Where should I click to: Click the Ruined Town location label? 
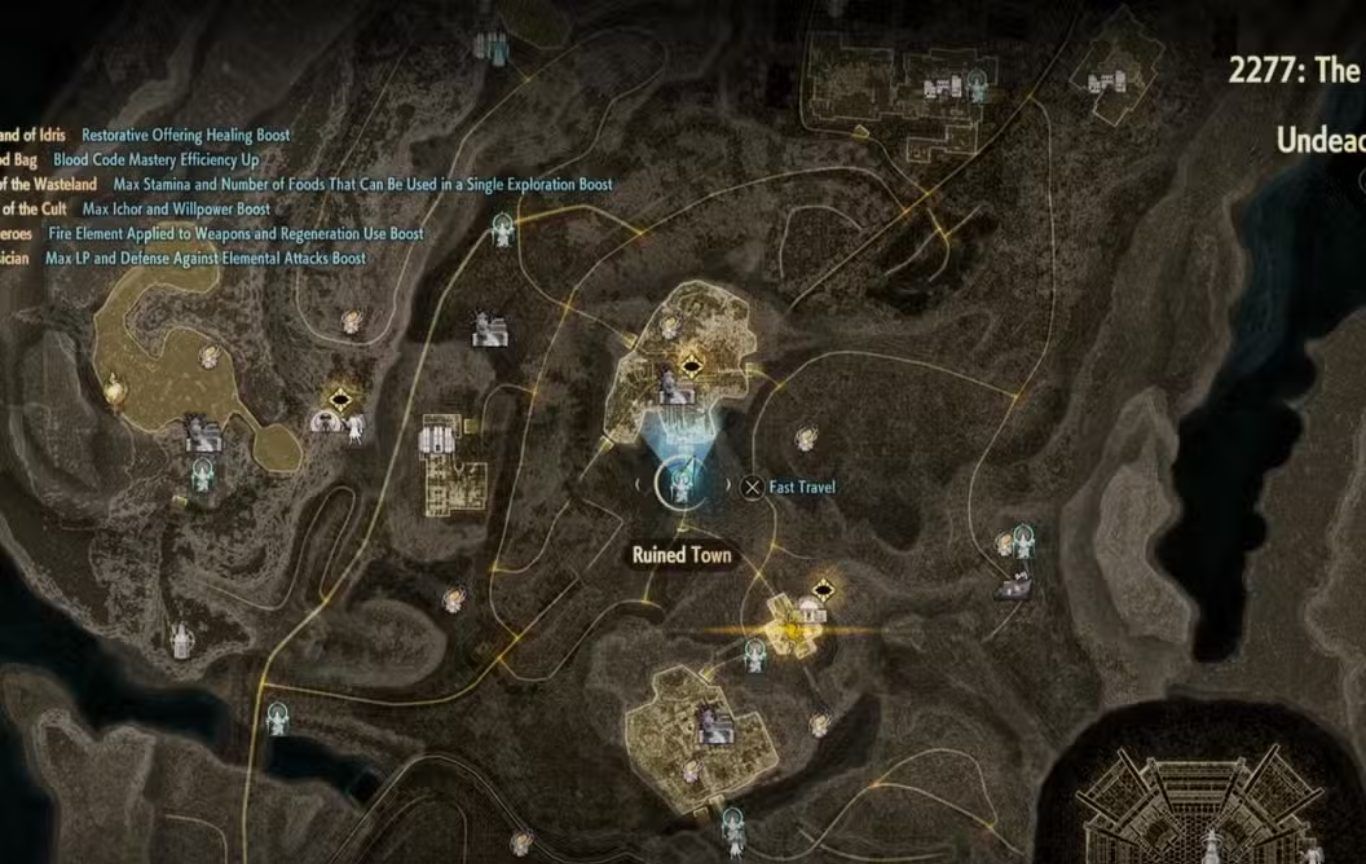pos(681,556)
